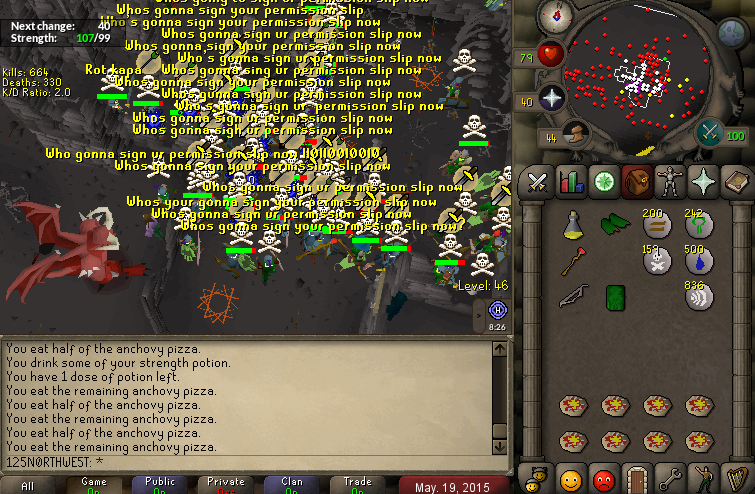Toggle run with the boot energy orb

[x=573, y=134]
